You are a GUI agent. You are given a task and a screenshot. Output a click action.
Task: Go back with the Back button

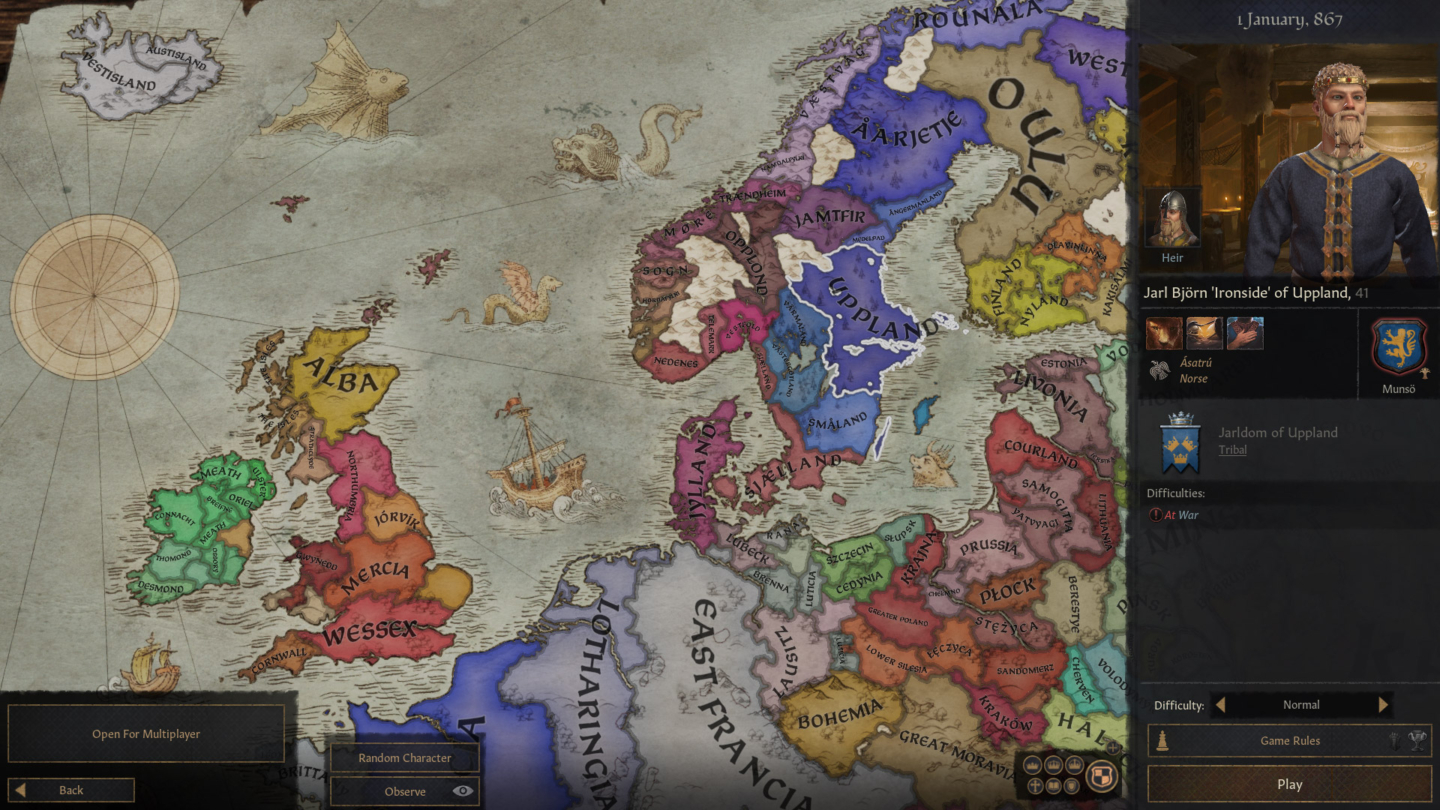(70, 789)
